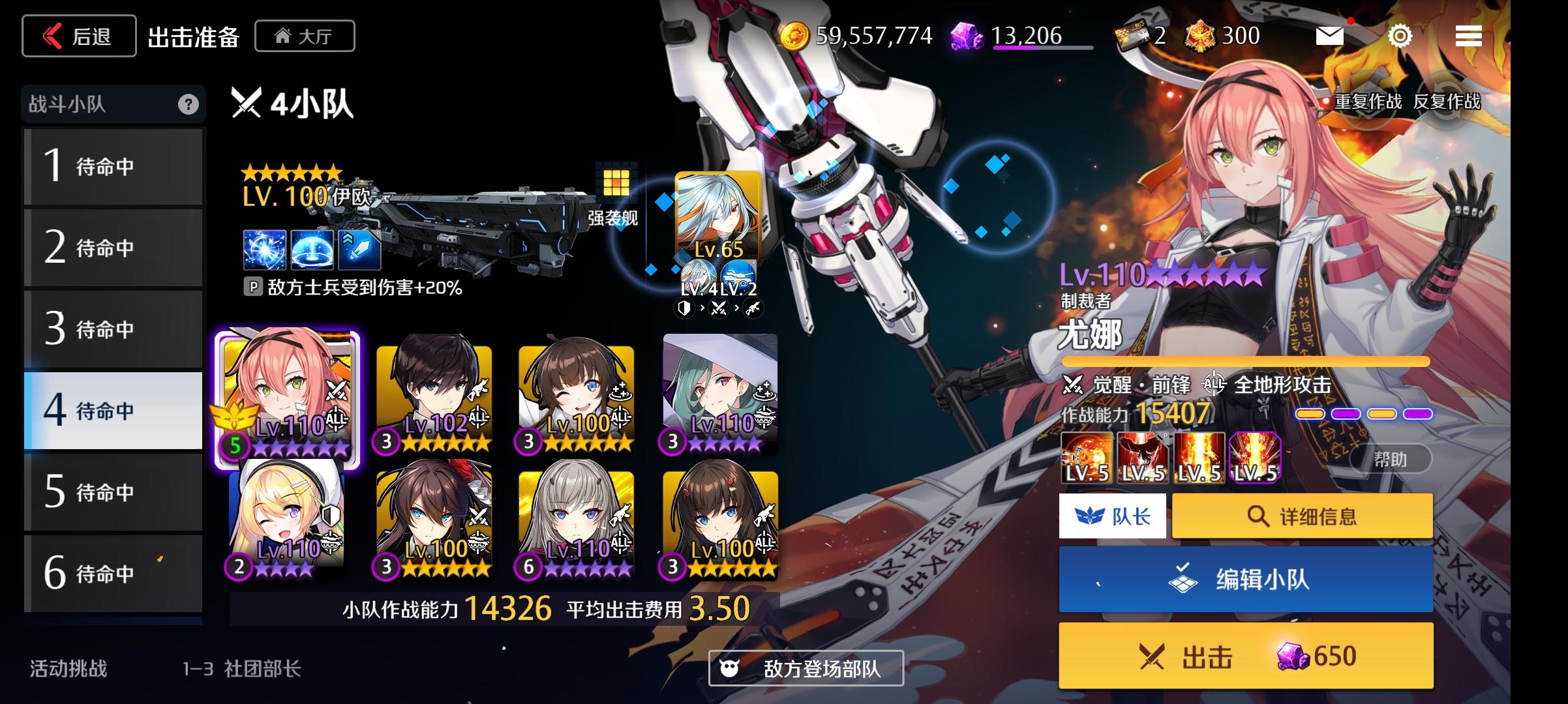This screenshot has height=704, width=1568.
Task: Toggle Yuna's 队长 leader assignment
Action: [1111, 516]
